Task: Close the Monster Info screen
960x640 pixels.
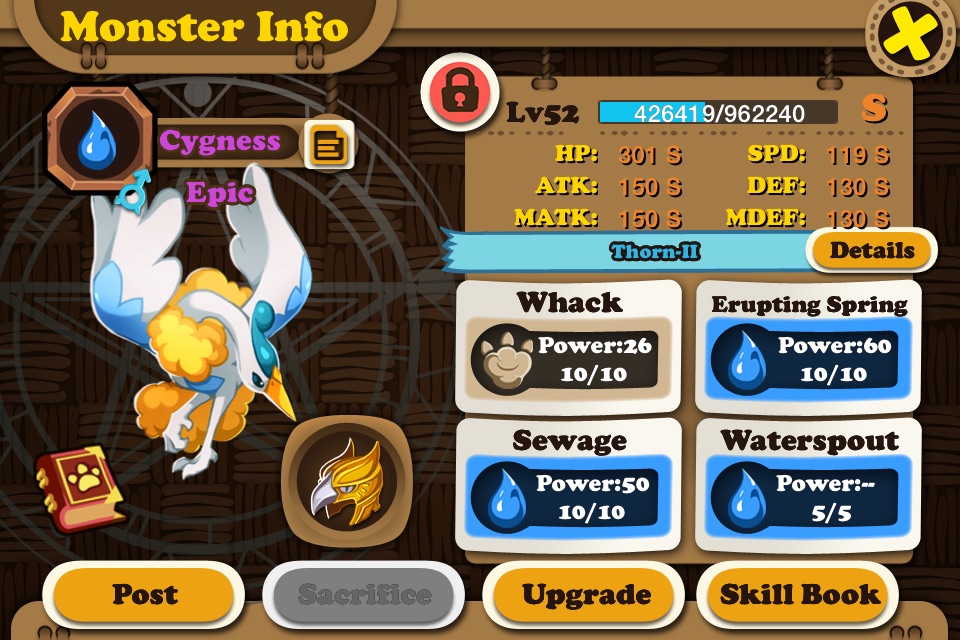Action: 909,37
